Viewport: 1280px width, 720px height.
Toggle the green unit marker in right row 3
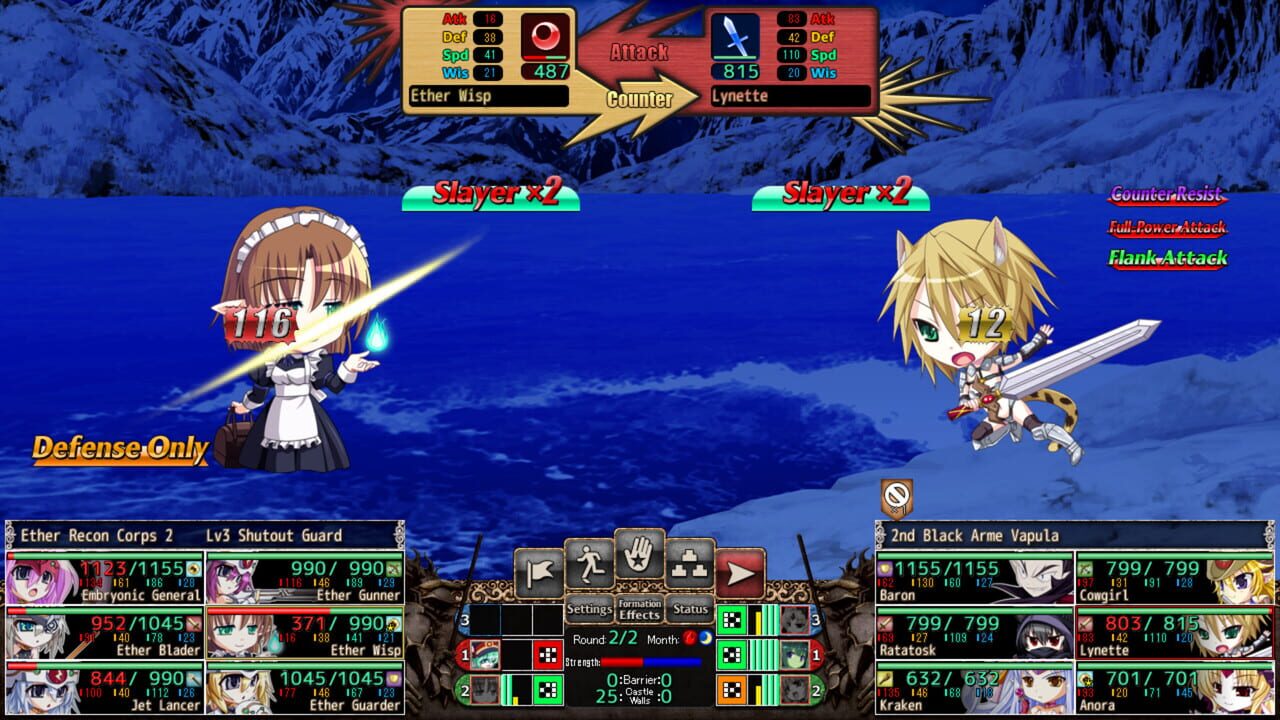click(x=732, y=618)
